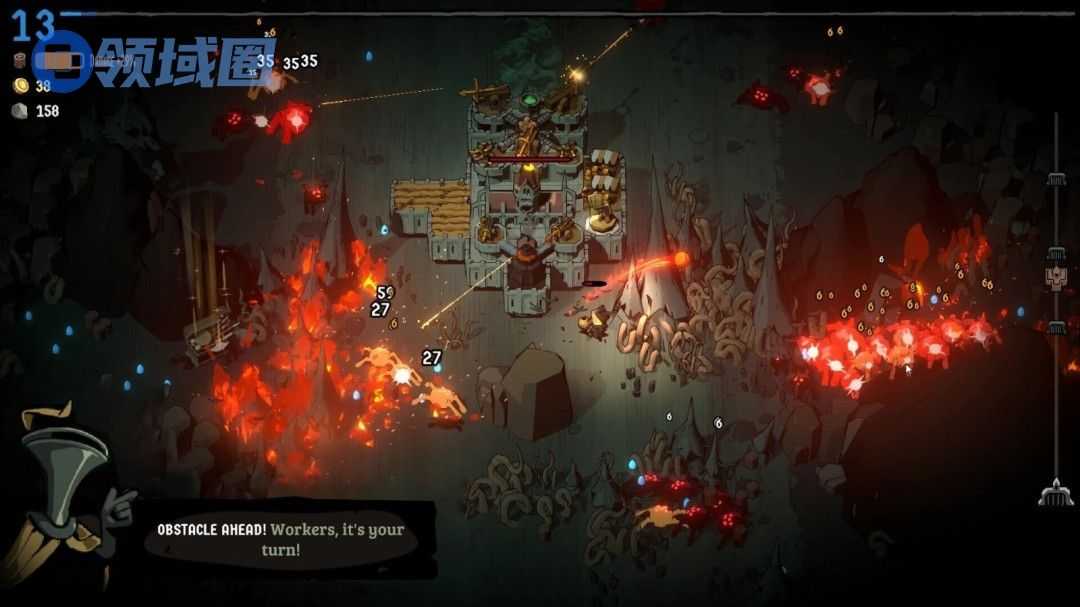Image resolution: width=1080 pixels, height=607 pixels.
Task: Click the gate icon ending the route track
Action: click(x=1055, y=492)
